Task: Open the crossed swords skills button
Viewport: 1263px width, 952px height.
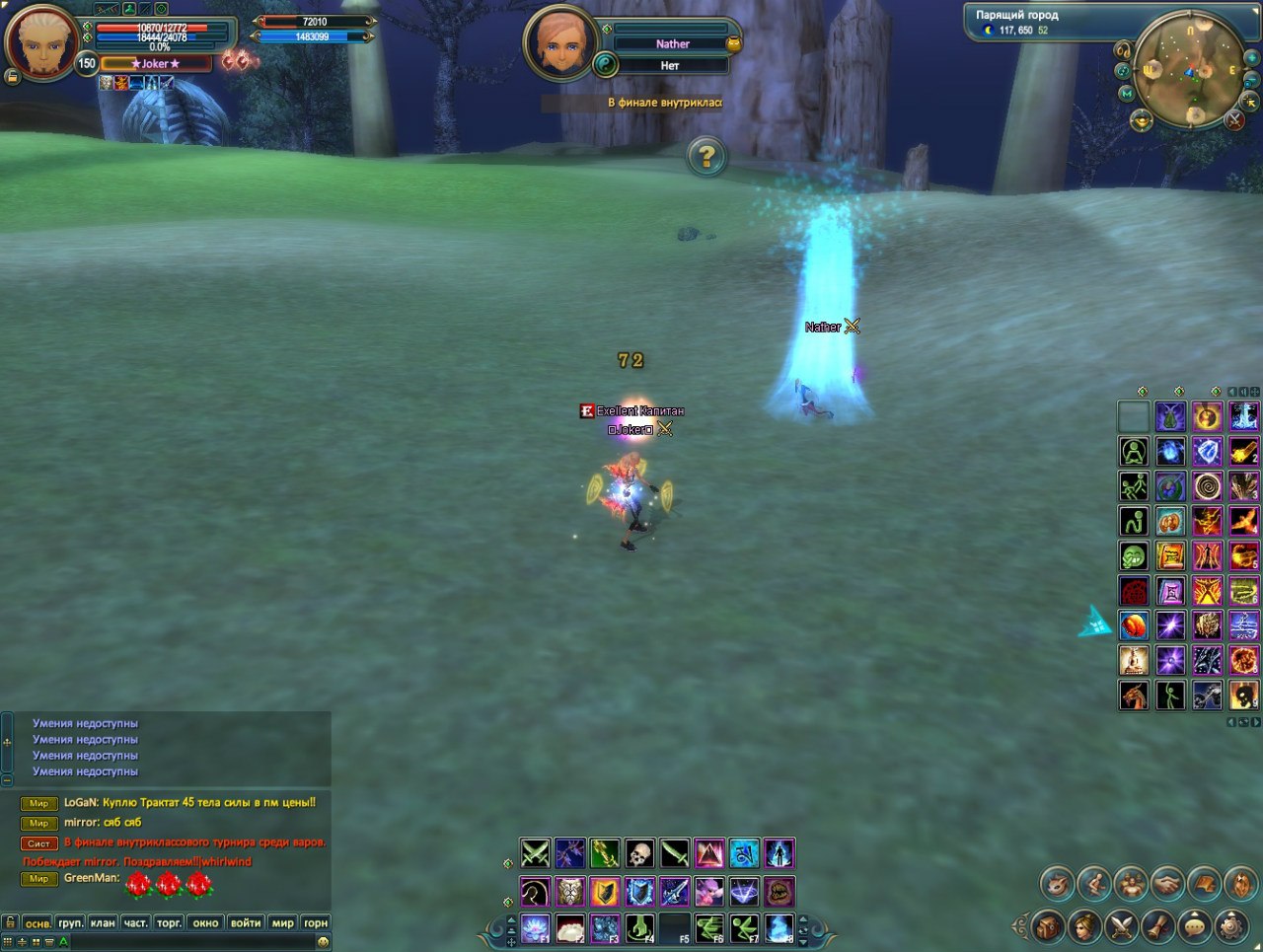Action: point(1122,926)
